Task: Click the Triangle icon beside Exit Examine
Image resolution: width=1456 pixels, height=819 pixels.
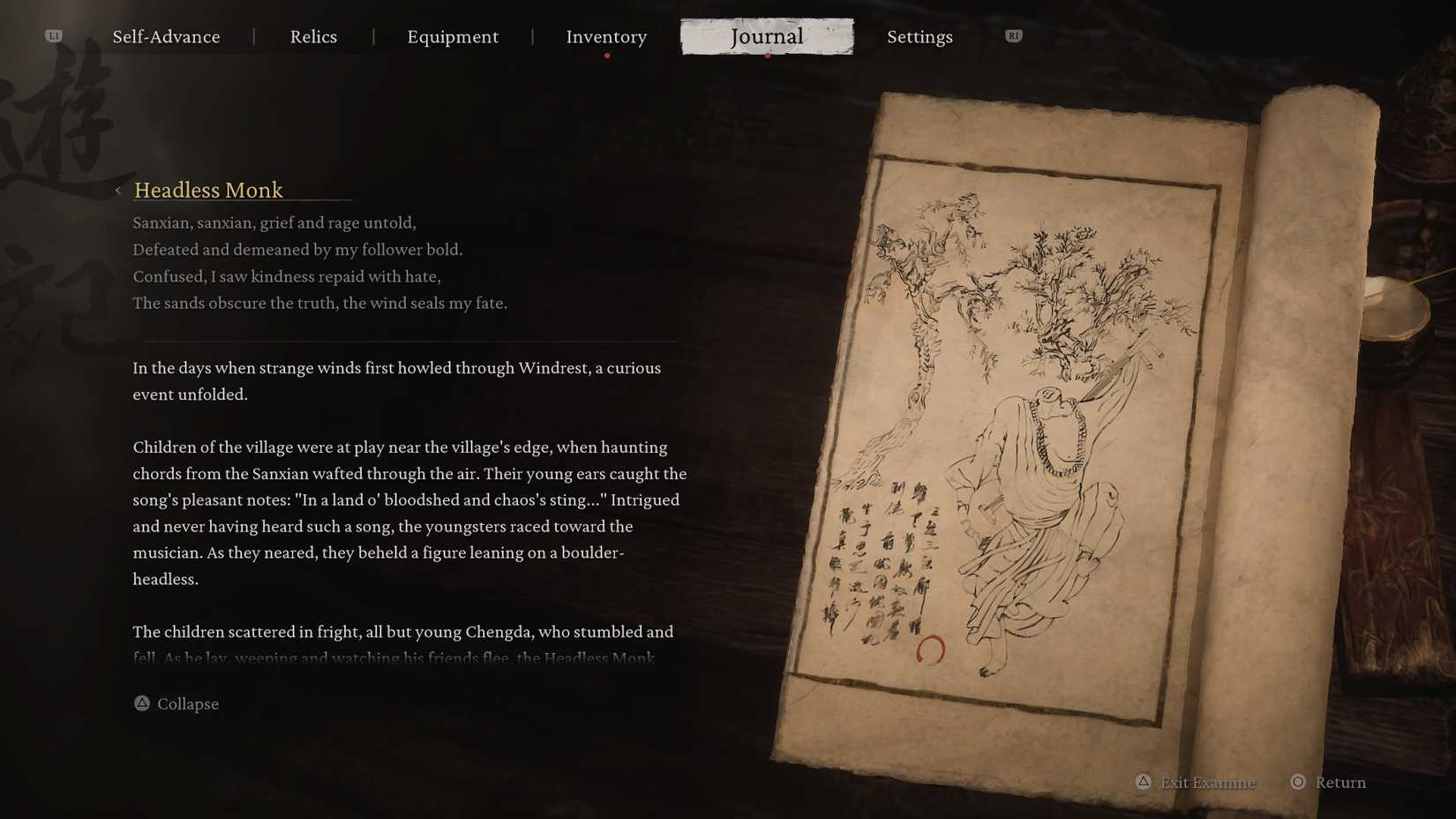Action: (x=1145, y=782)
